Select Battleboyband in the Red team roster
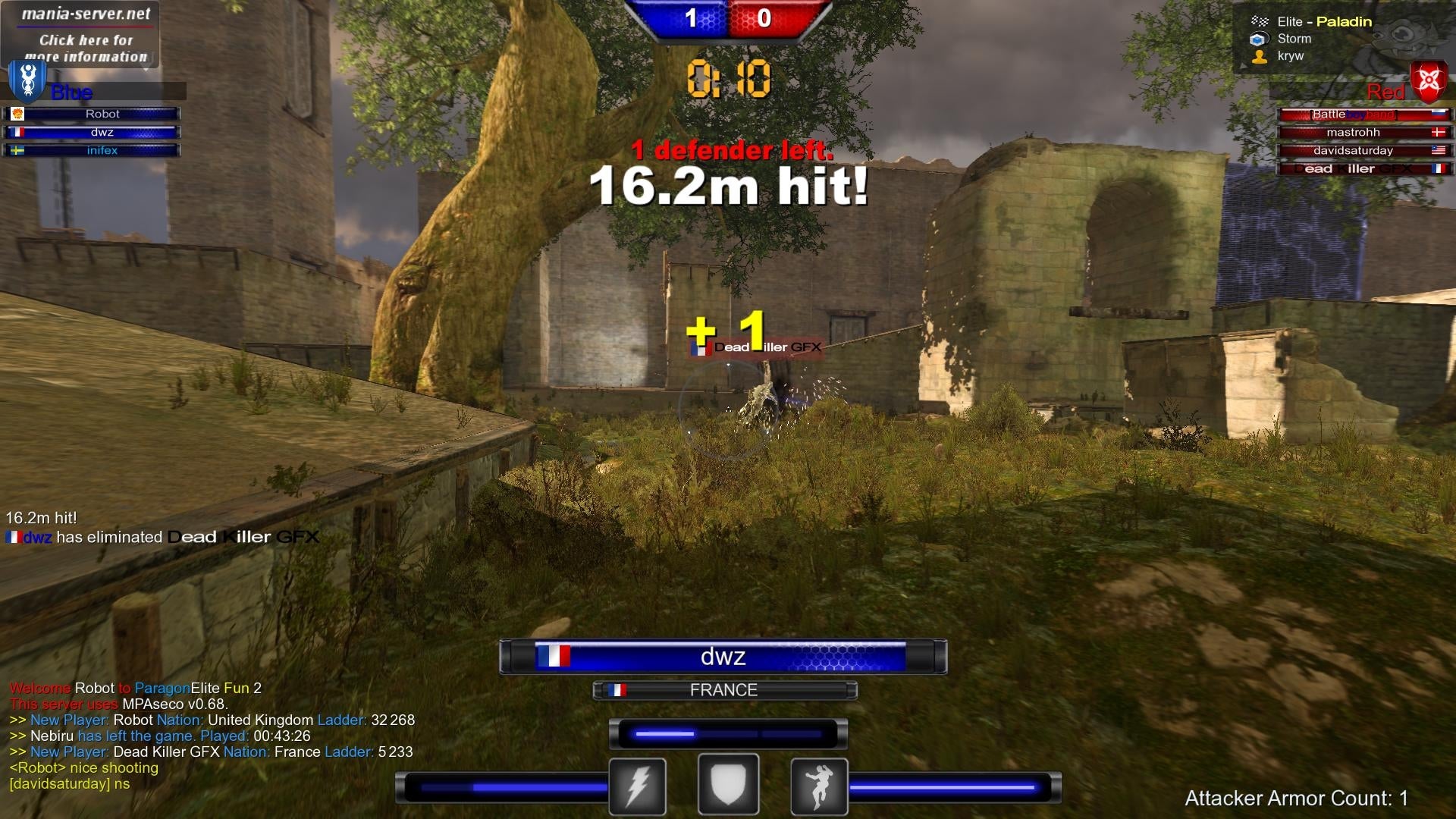The image size is (1456, 819). pyautogui.click(x=1365, y=114)
